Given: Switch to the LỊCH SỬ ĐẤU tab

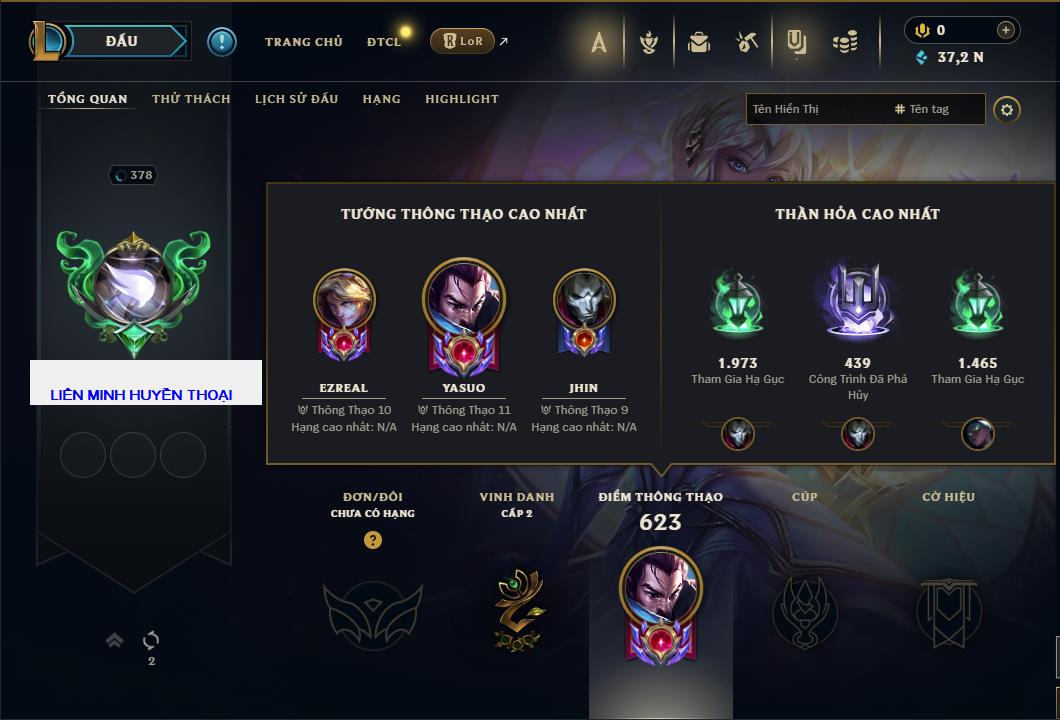Looking at the screenshot, I should coord(296,99).
